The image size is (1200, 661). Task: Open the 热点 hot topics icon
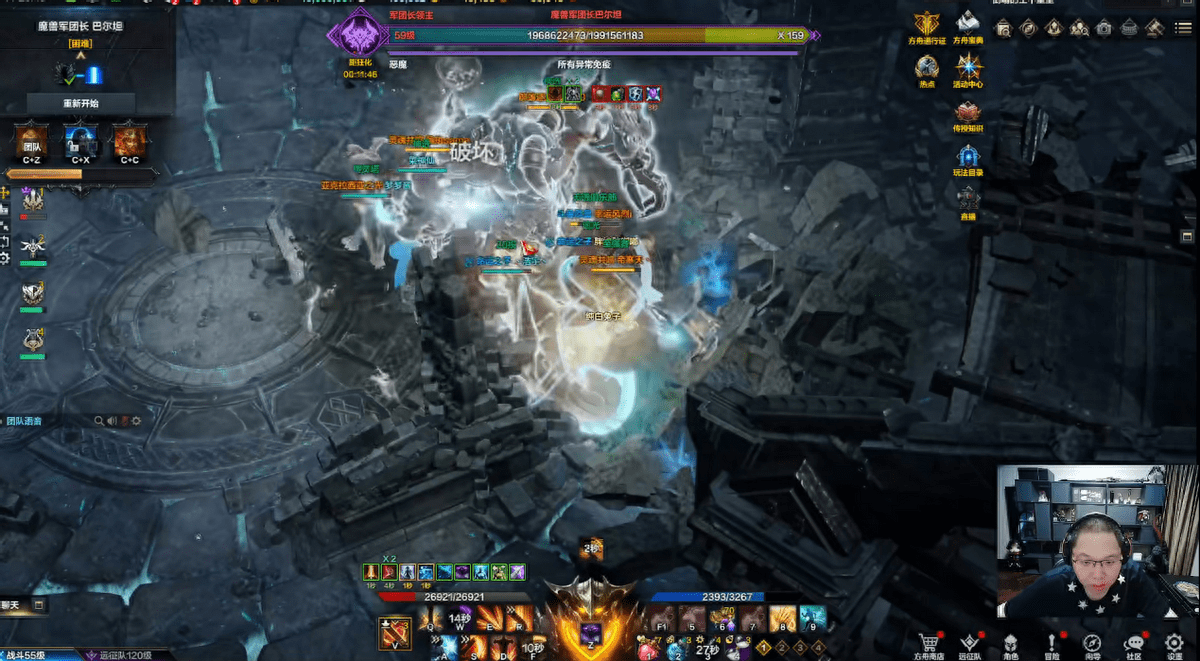point(928,69)
